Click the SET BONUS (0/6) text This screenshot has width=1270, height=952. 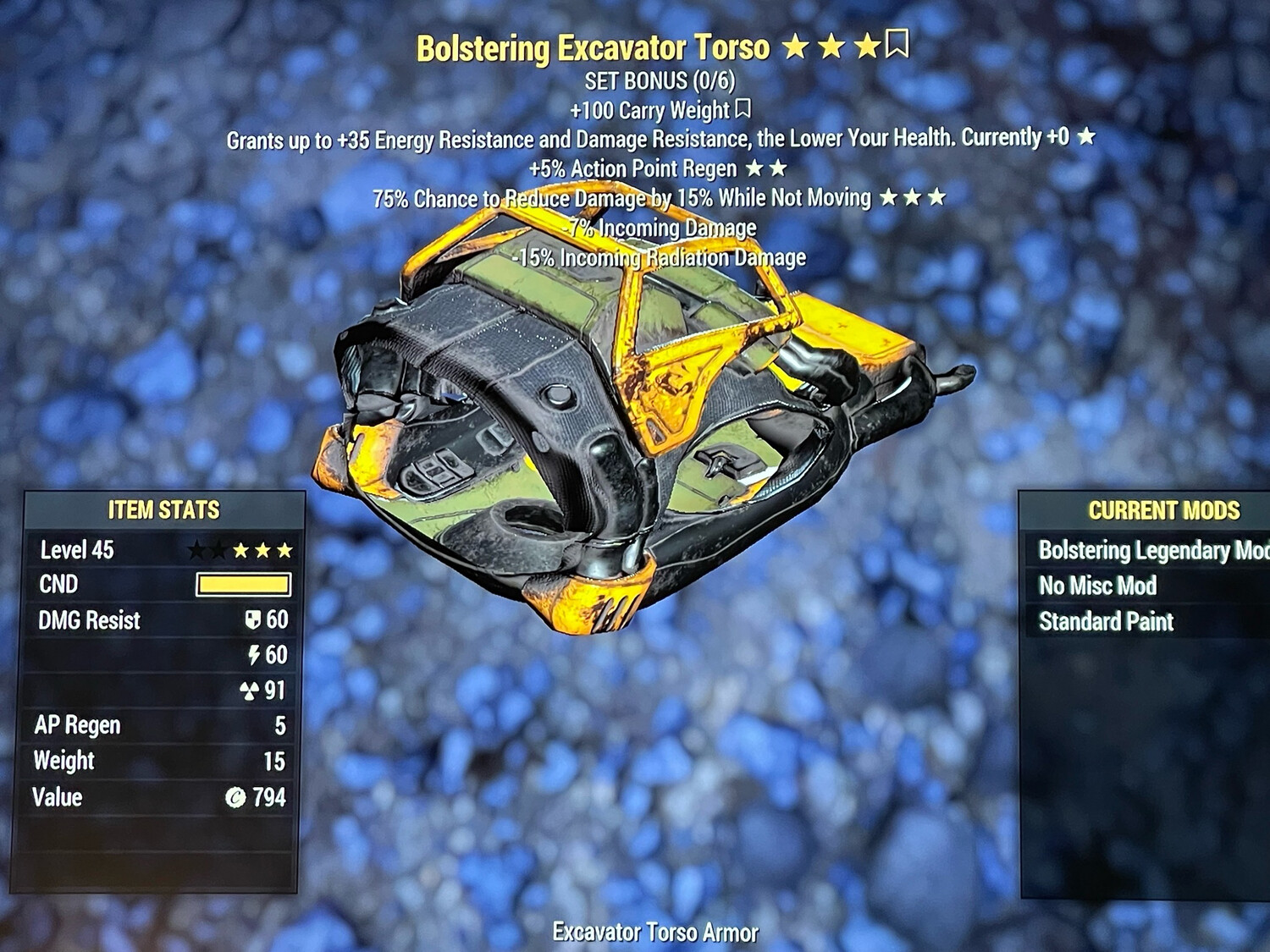click(x=659, y=81)
